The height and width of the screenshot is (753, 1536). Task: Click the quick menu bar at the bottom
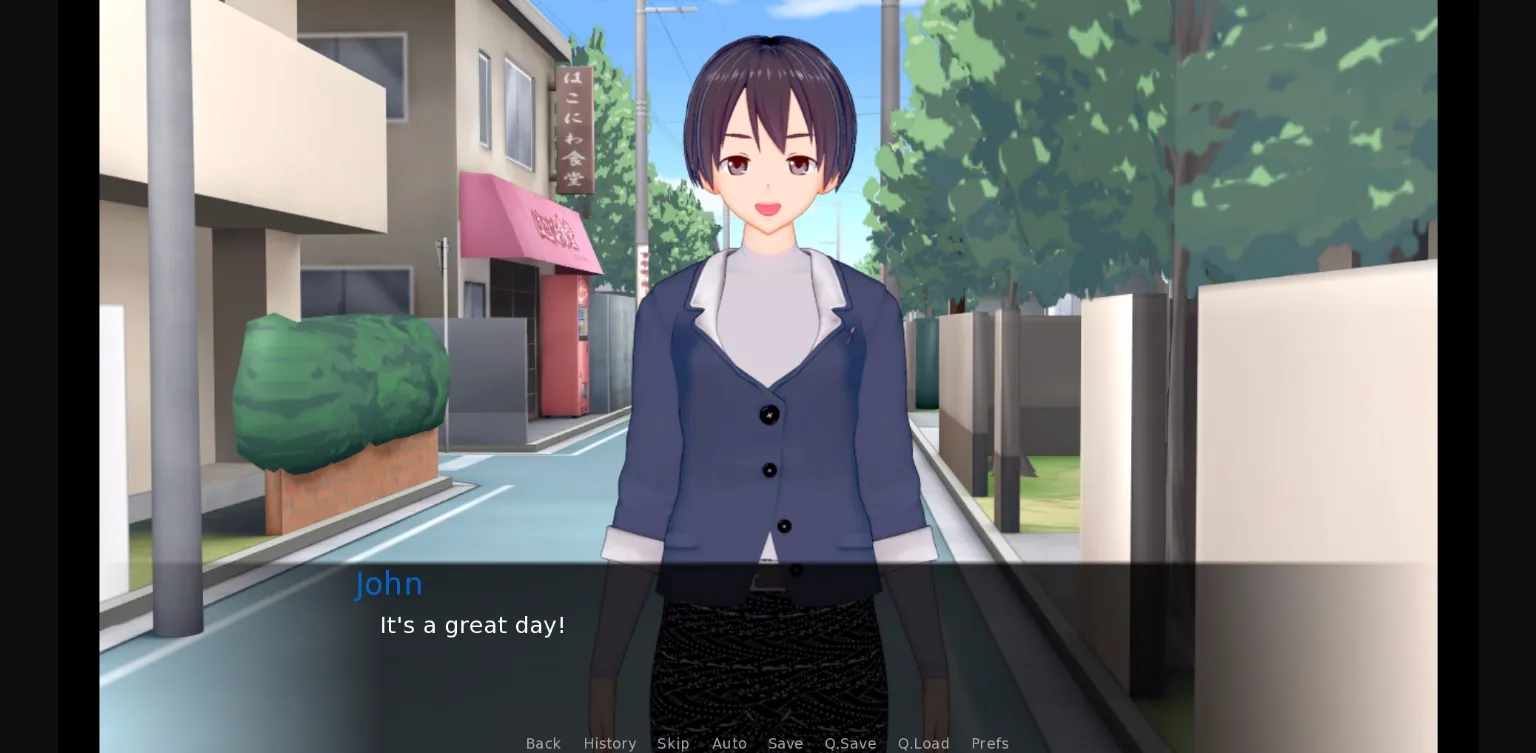point(767,743)
